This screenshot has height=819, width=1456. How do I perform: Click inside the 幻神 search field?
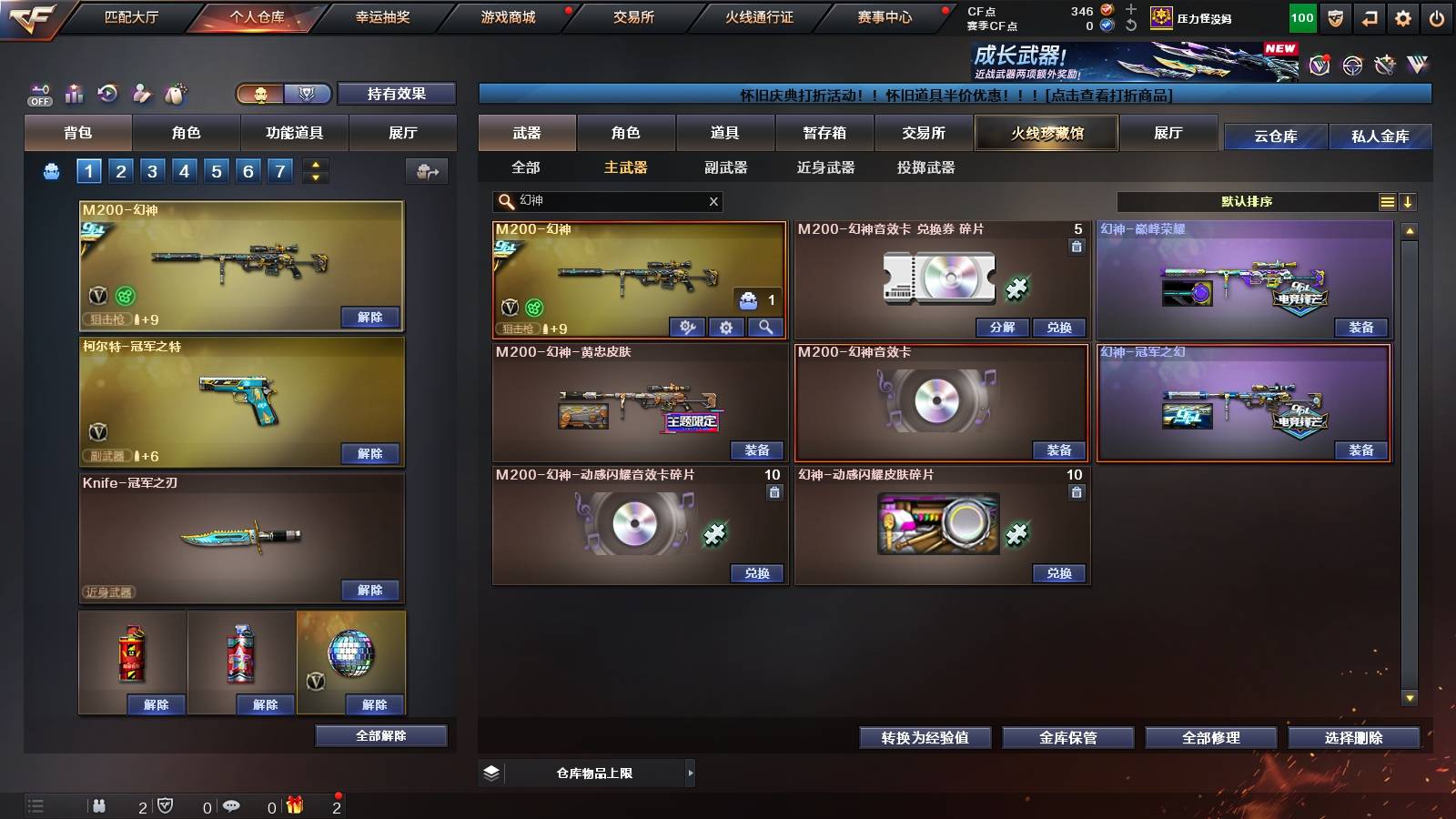pos(601,202)
